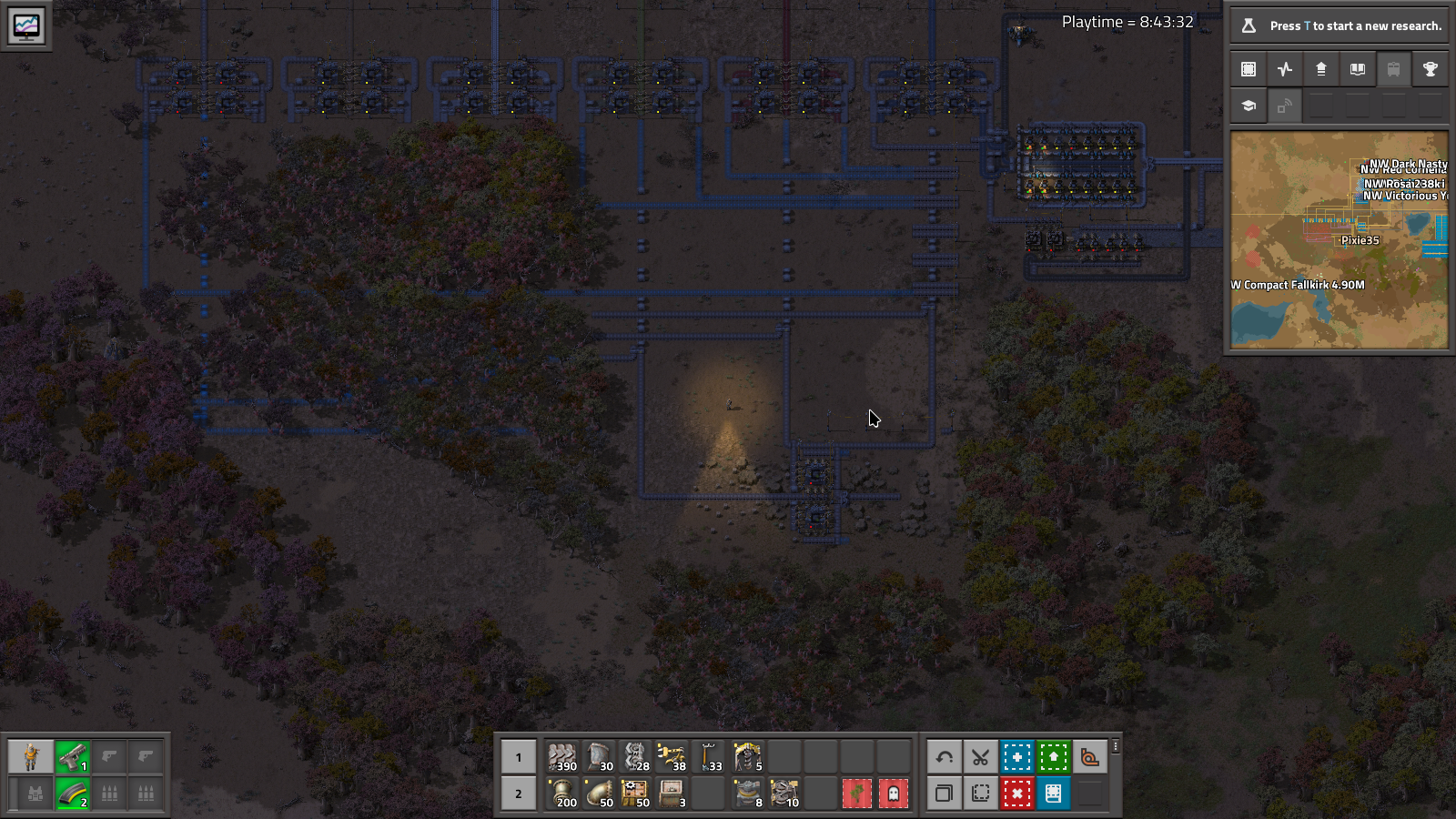This screenshot has height=819, width=1456.
Task: Open the tips and tricks graduation cap
Action: [1249, 106]
